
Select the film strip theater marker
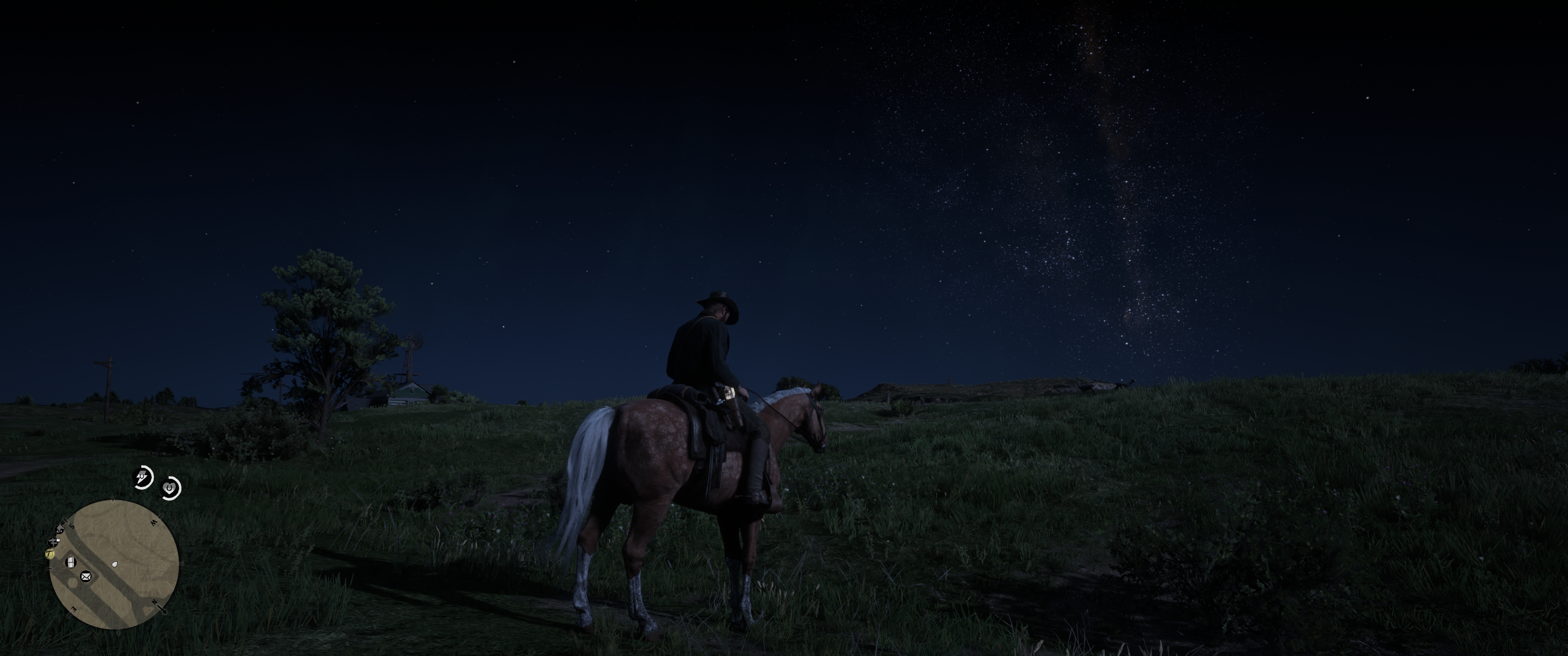(71, 561)
